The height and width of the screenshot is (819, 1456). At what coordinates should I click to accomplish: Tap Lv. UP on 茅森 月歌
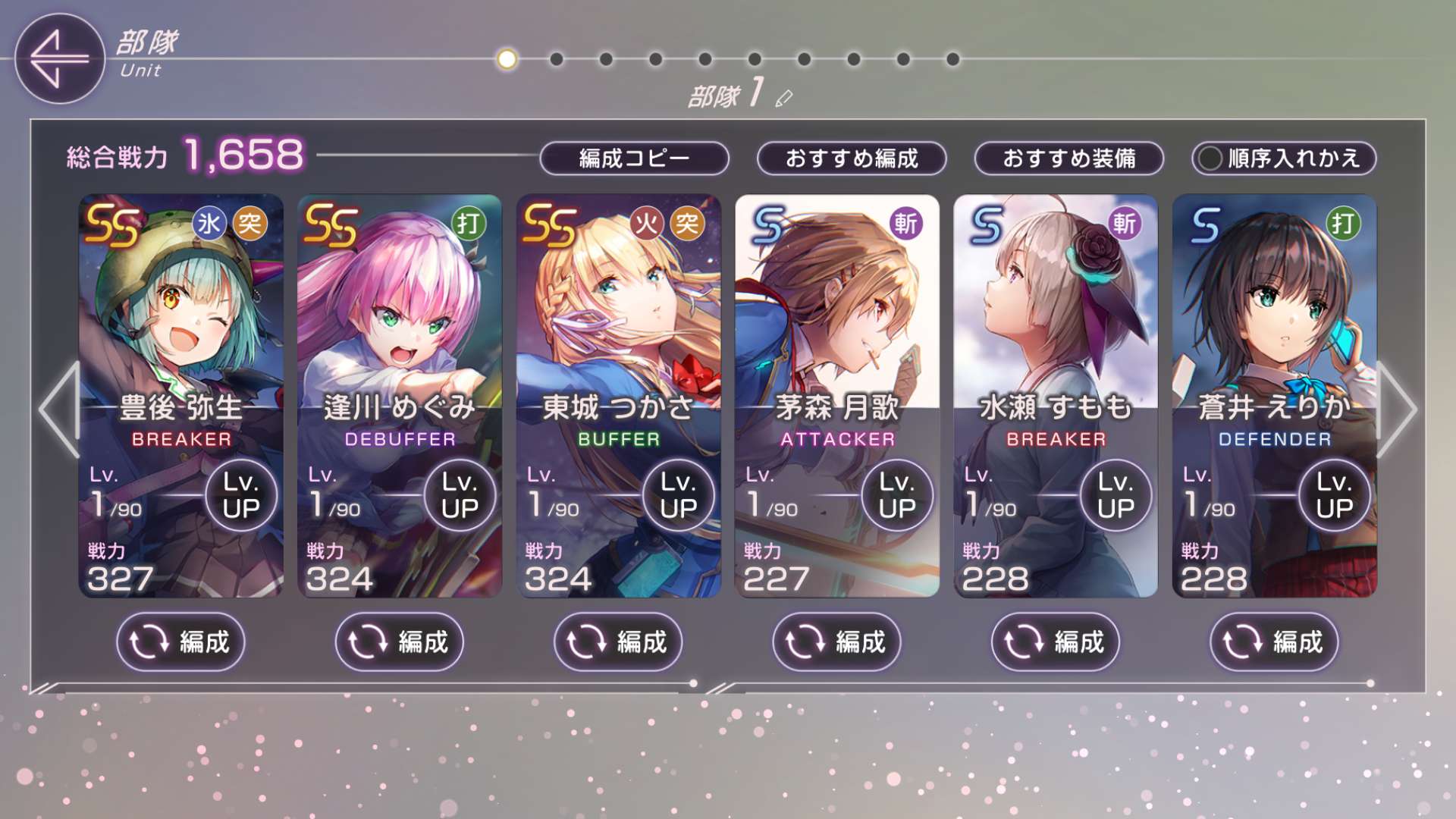click(x=897, y=495)
